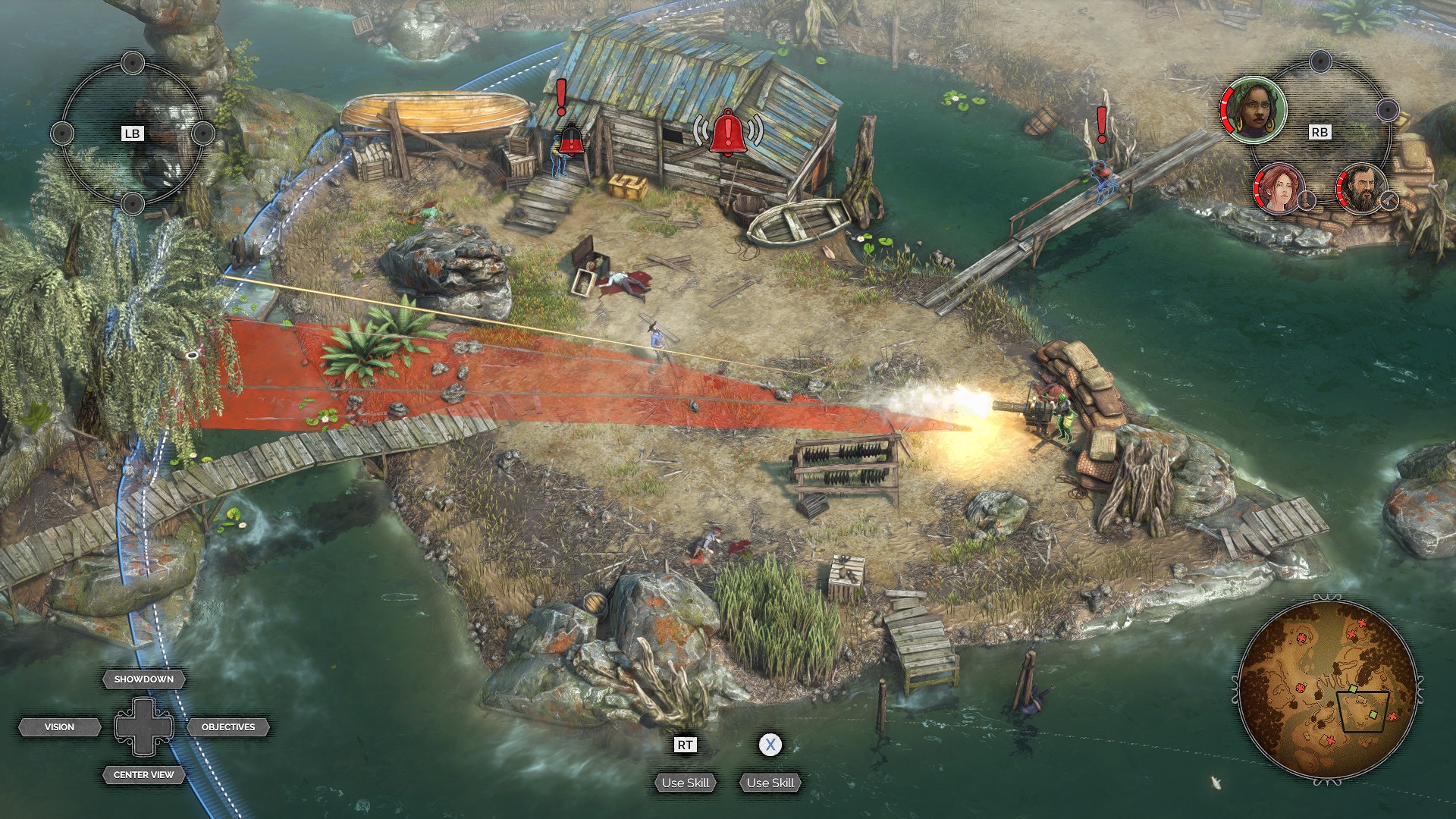Click the LB button label in the left radial
Screen dimensions: 1456x819
point(130,133)
